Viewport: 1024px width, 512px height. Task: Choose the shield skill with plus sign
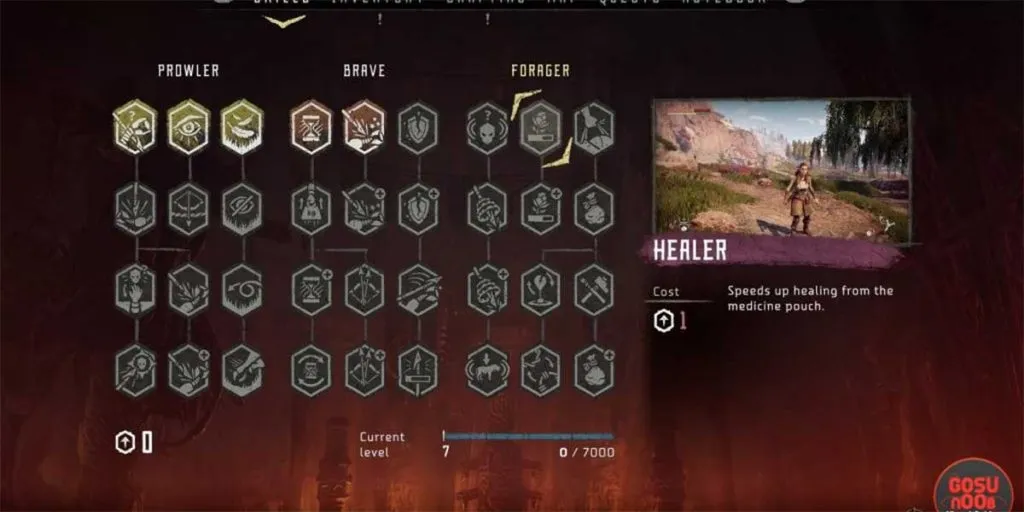click(417, 210)
